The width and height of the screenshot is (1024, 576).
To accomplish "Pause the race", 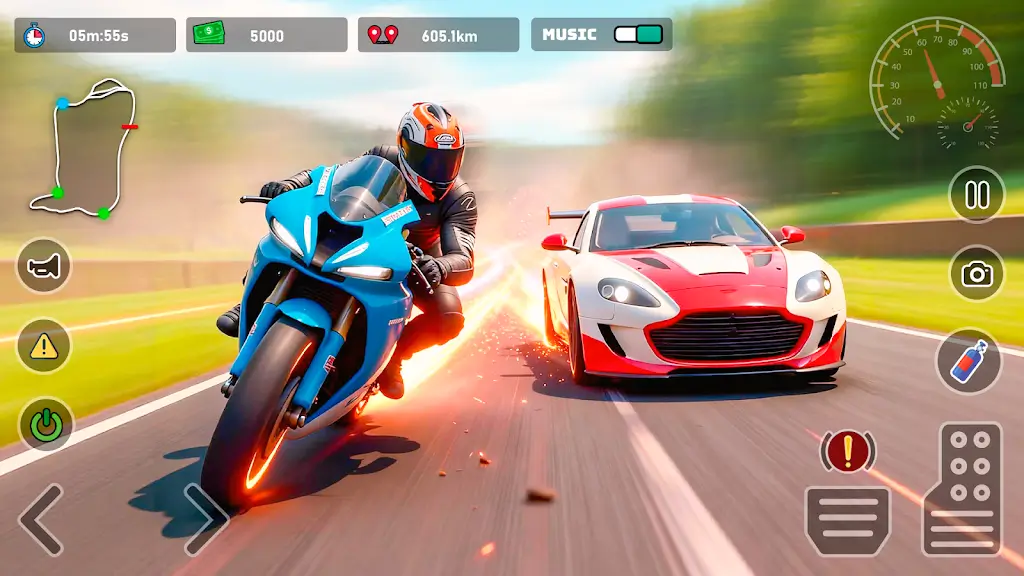I will tap(976, 193).
